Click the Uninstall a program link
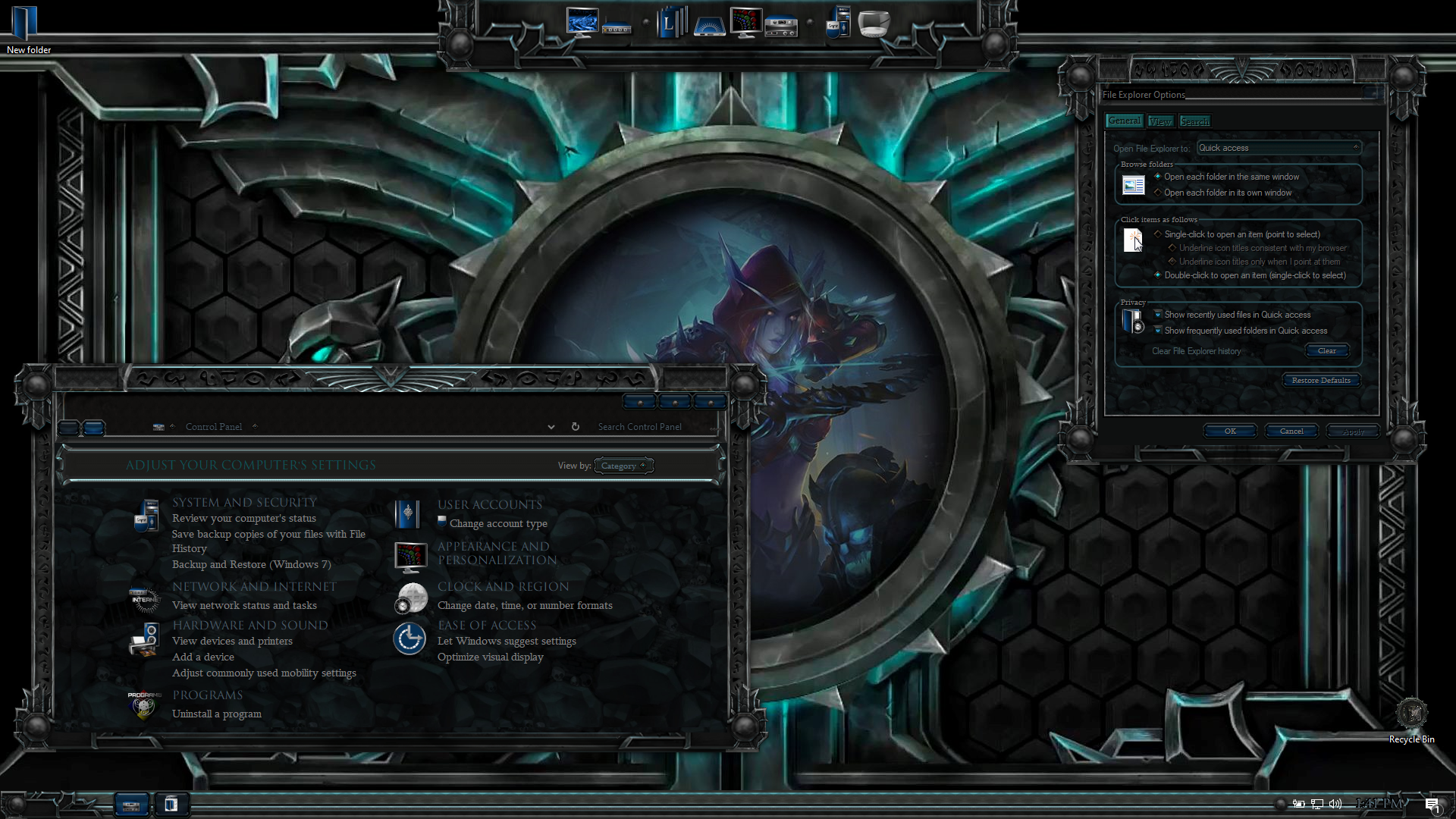1456x819 pixels. [216, 714]
